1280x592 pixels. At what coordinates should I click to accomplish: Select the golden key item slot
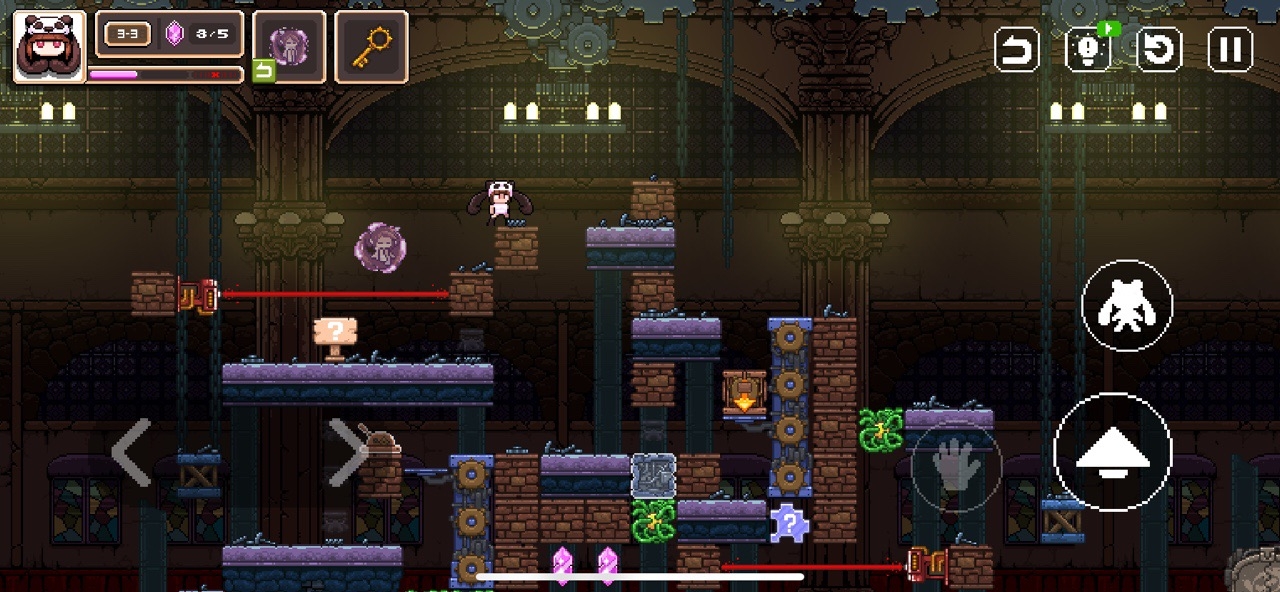point(371,46)
